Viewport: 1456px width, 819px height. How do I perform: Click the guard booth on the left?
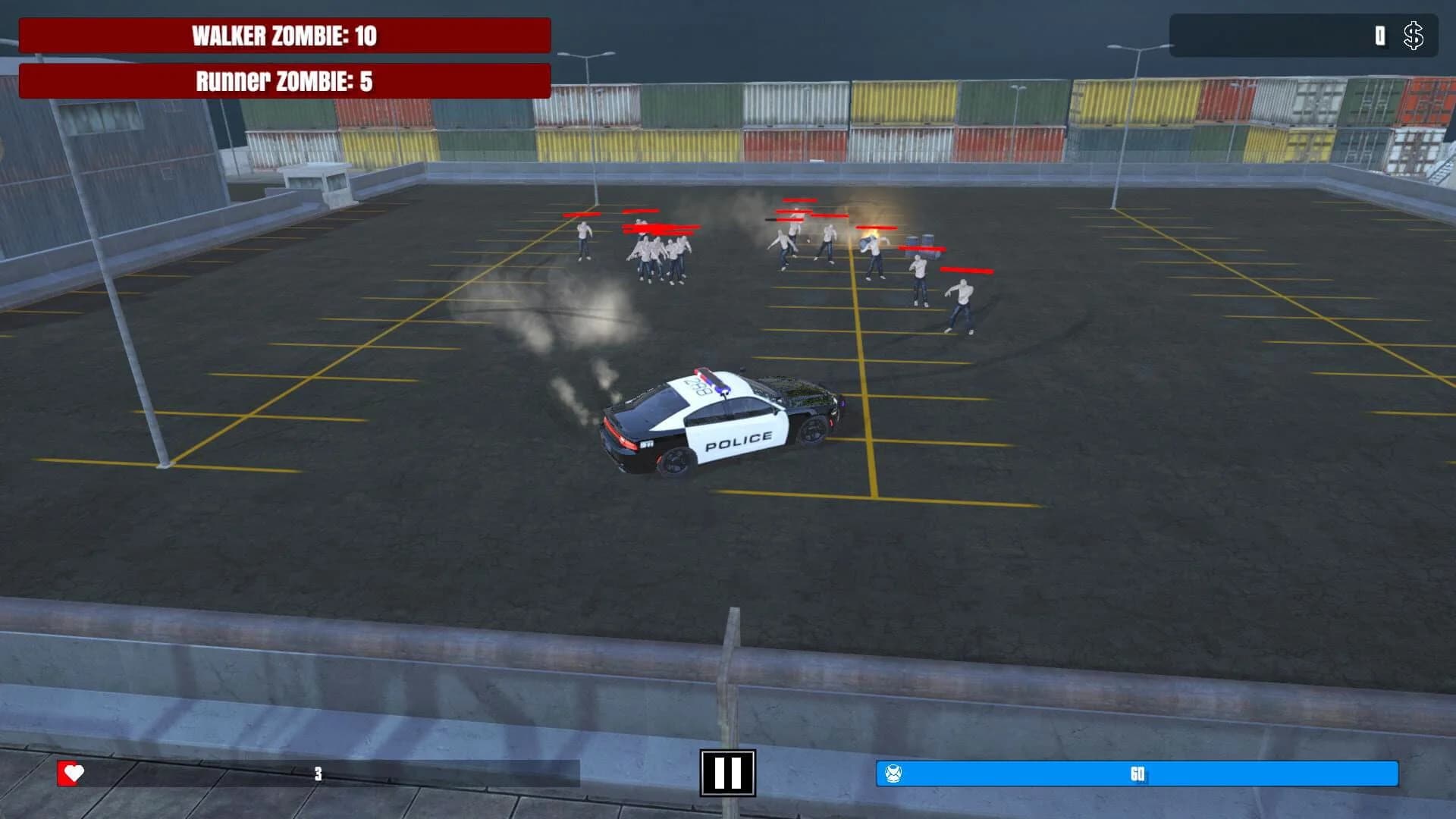click(318, 178)
